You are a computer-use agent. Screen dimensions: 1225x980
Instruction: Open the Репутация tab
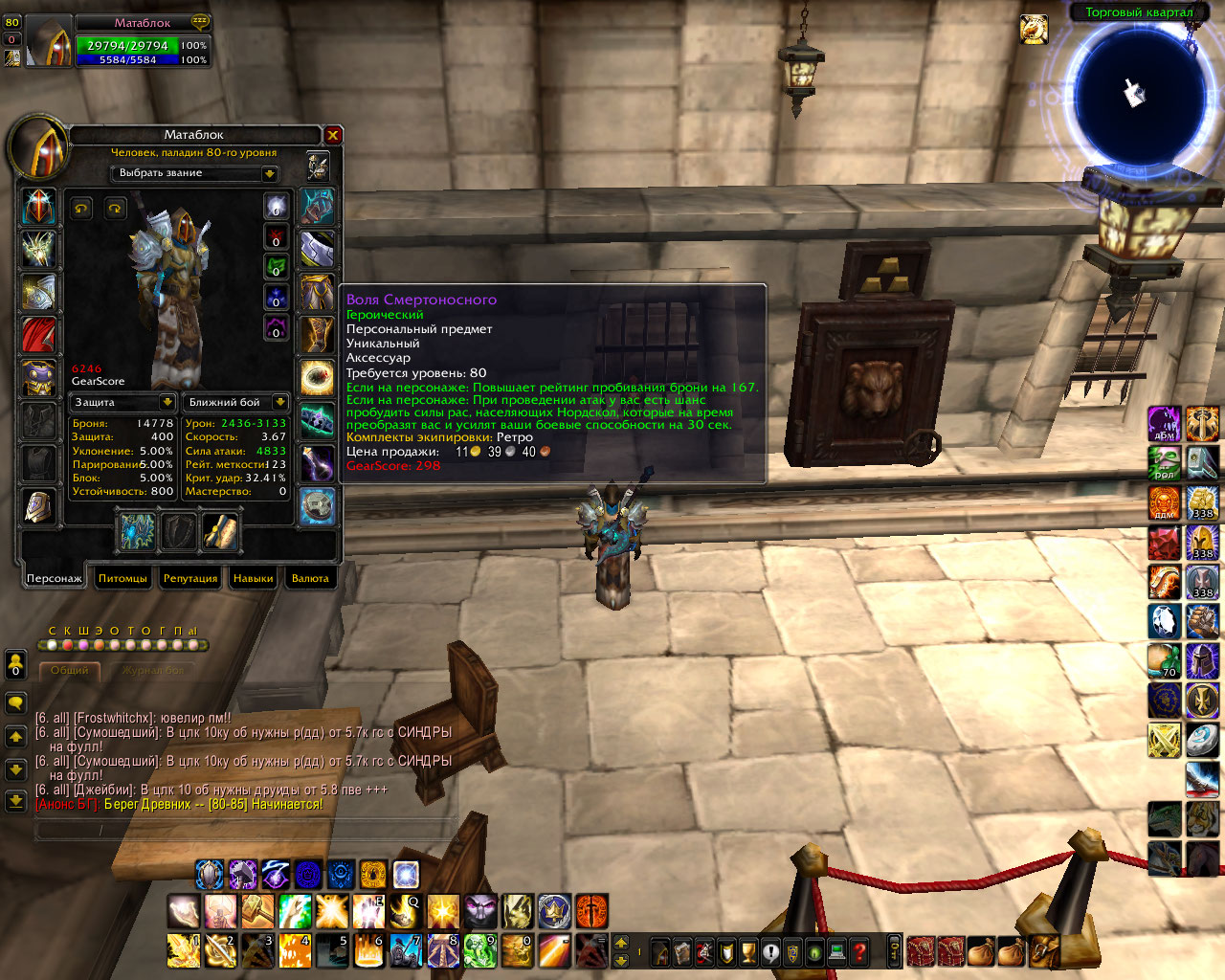(x=190, y=578)
